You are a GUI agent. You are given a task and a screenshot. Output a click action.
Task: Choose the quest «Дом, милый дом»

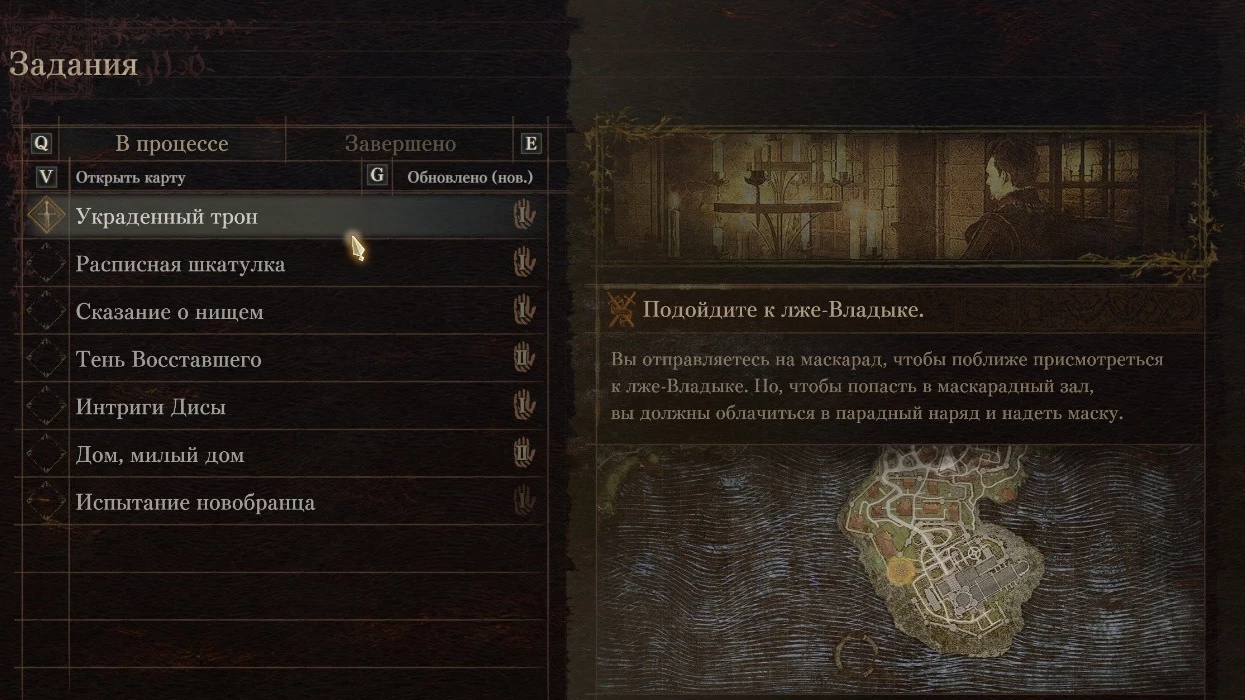[x=160, y=455]
